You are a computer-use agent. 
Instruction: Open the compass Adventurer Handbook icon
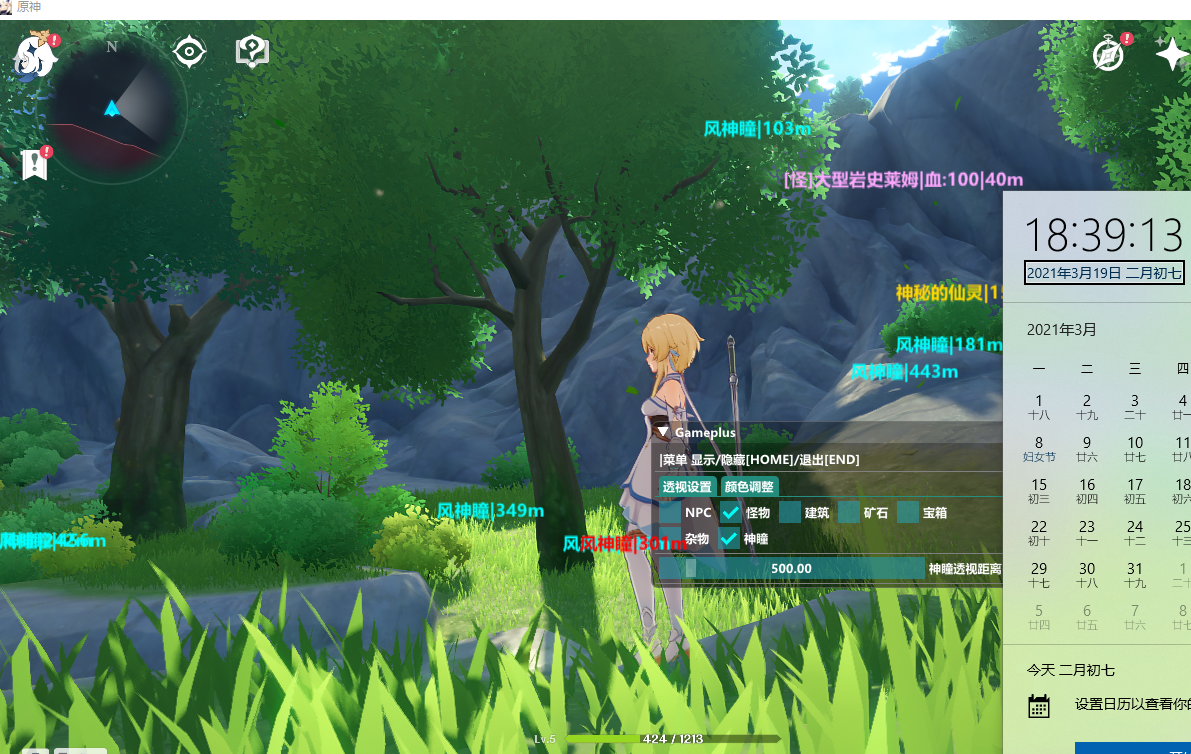[x=1109, y=55]
